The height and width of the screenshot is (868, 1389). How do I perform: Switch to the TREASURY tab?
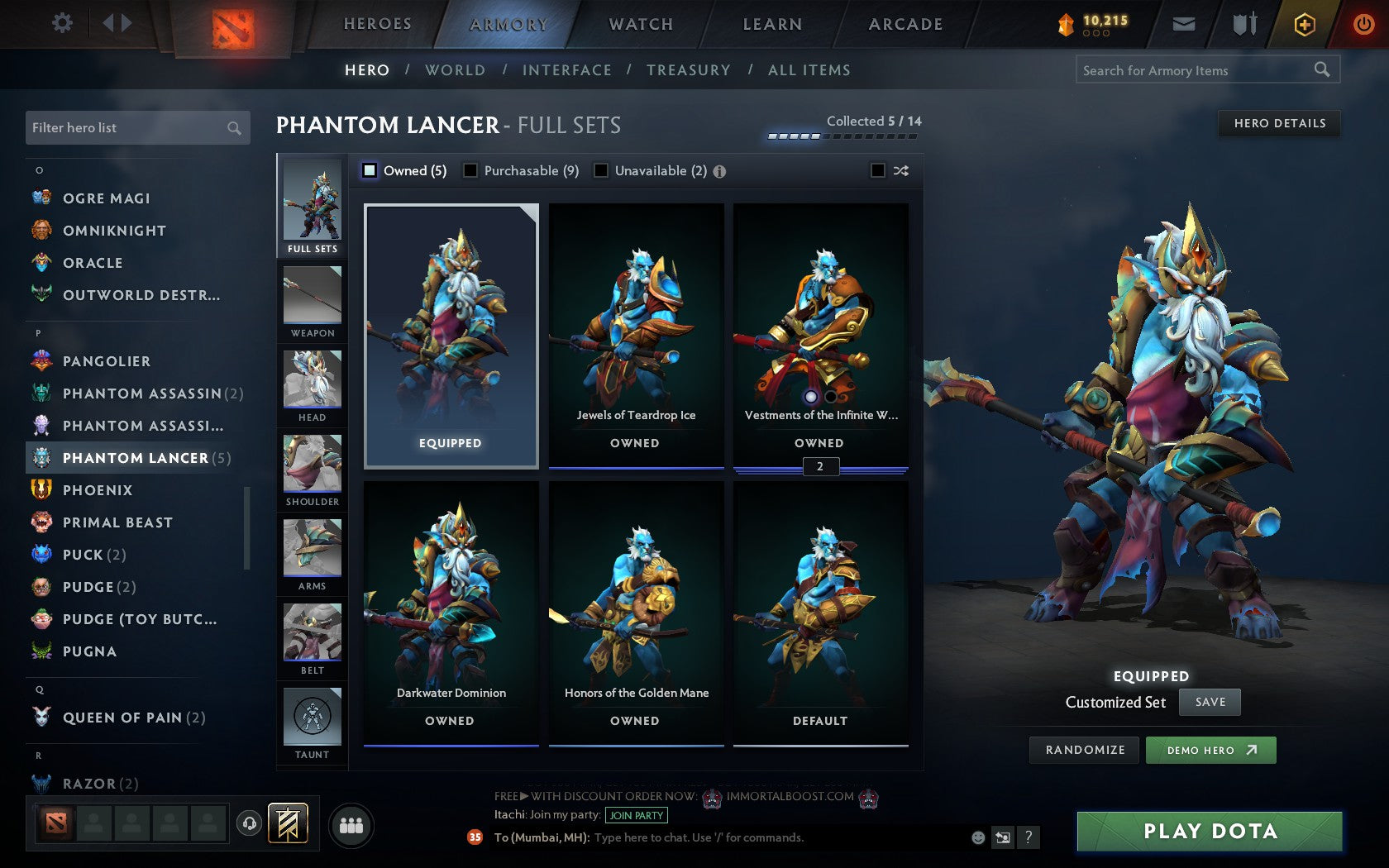(689, 70)
